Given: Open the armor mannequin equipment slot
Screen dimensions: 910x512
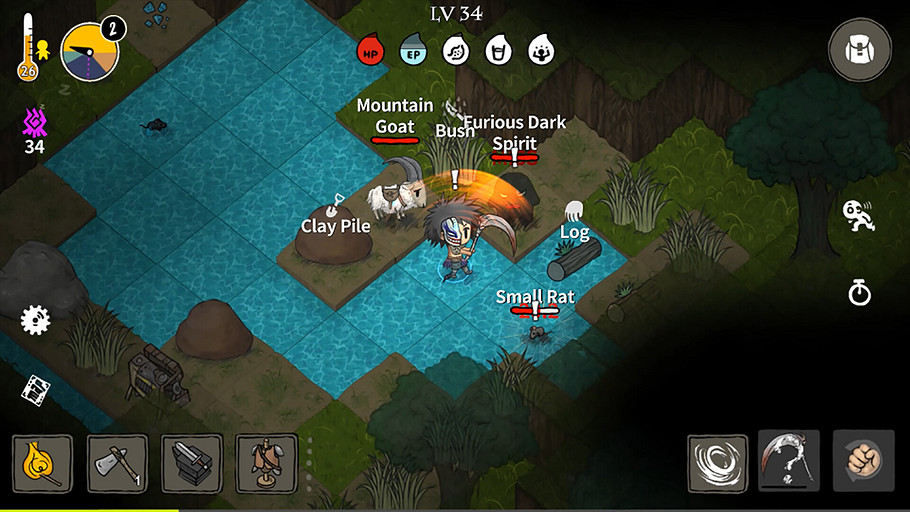Looking at the screenshot, I should tap(266, 463).
